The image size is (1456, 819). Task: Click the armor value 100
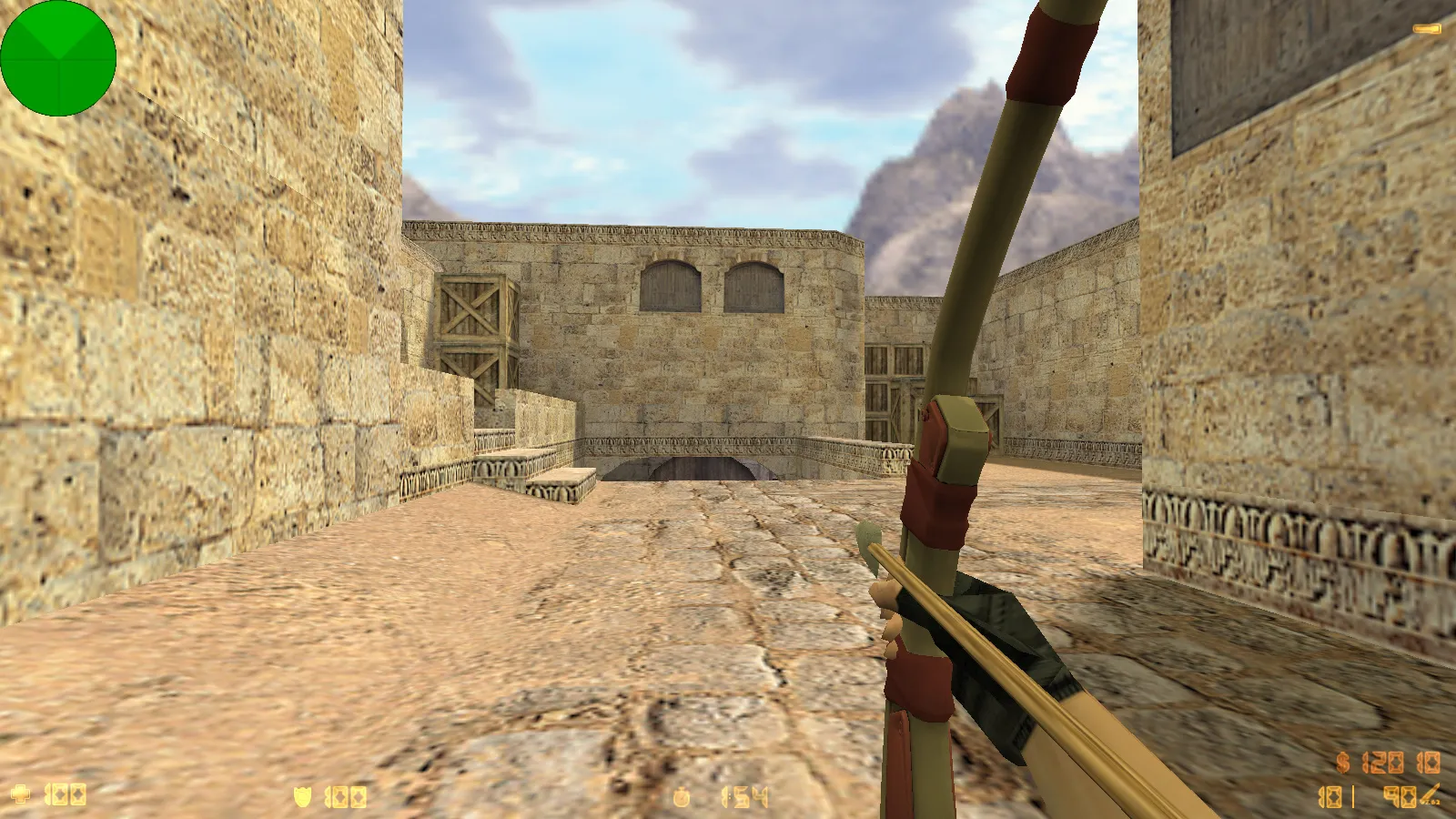(346, 798)
